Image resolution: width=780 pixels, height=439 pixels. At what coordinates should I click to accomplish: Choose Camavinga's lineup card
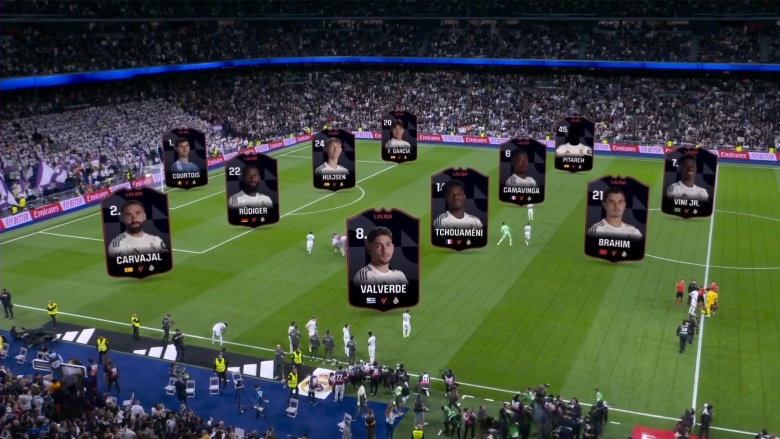522,171
